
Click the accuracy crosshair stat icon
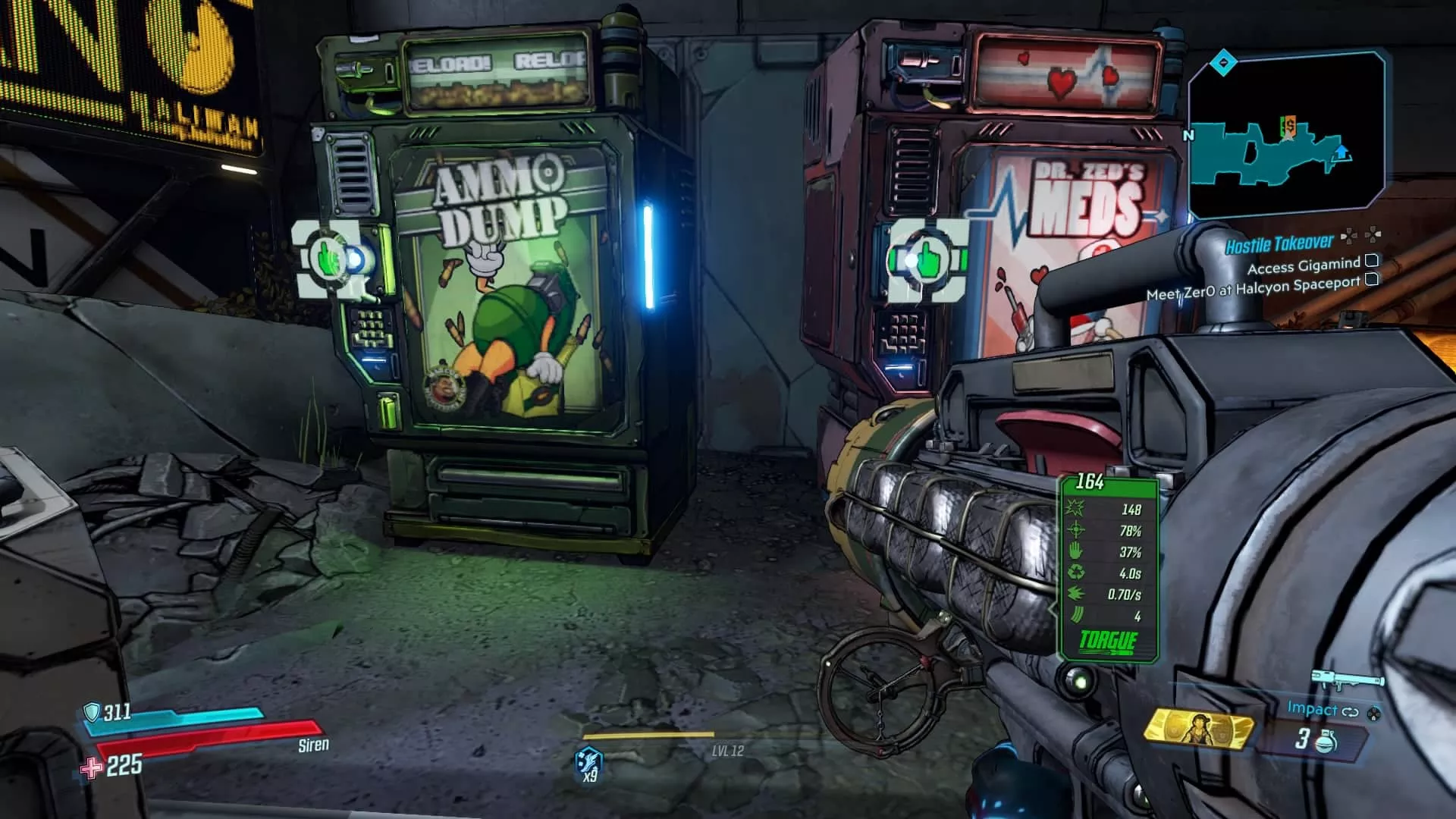1075,529
